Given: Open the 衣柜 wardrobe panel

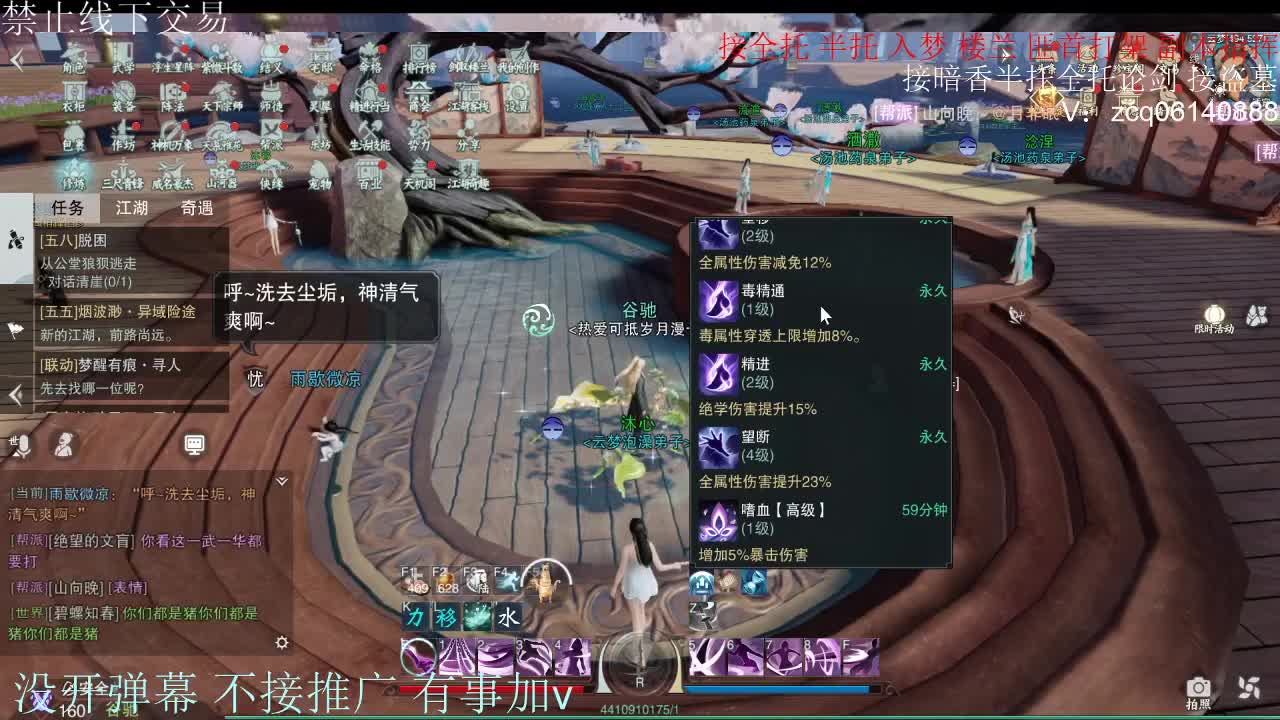Looking at the screenshot, I should click(x=73, y=95).
